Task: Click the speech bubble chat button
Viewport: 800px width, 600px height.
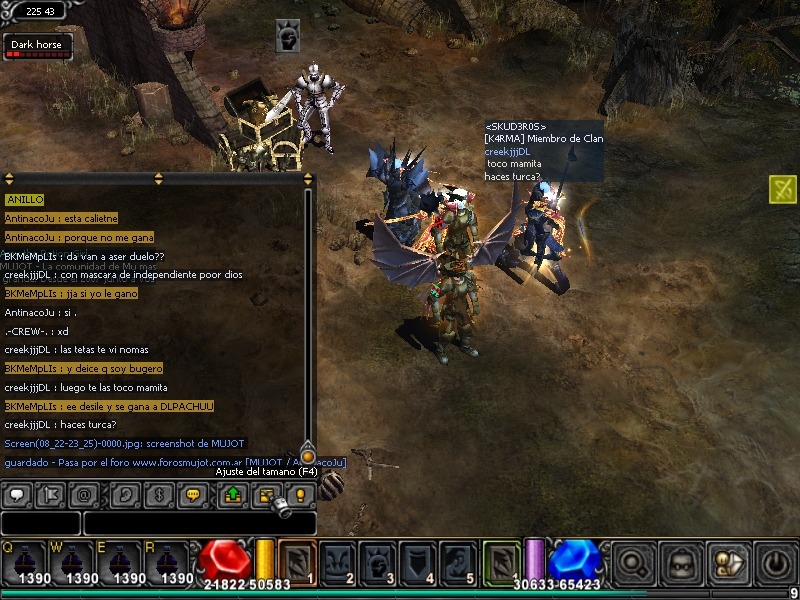Action: 17,494
